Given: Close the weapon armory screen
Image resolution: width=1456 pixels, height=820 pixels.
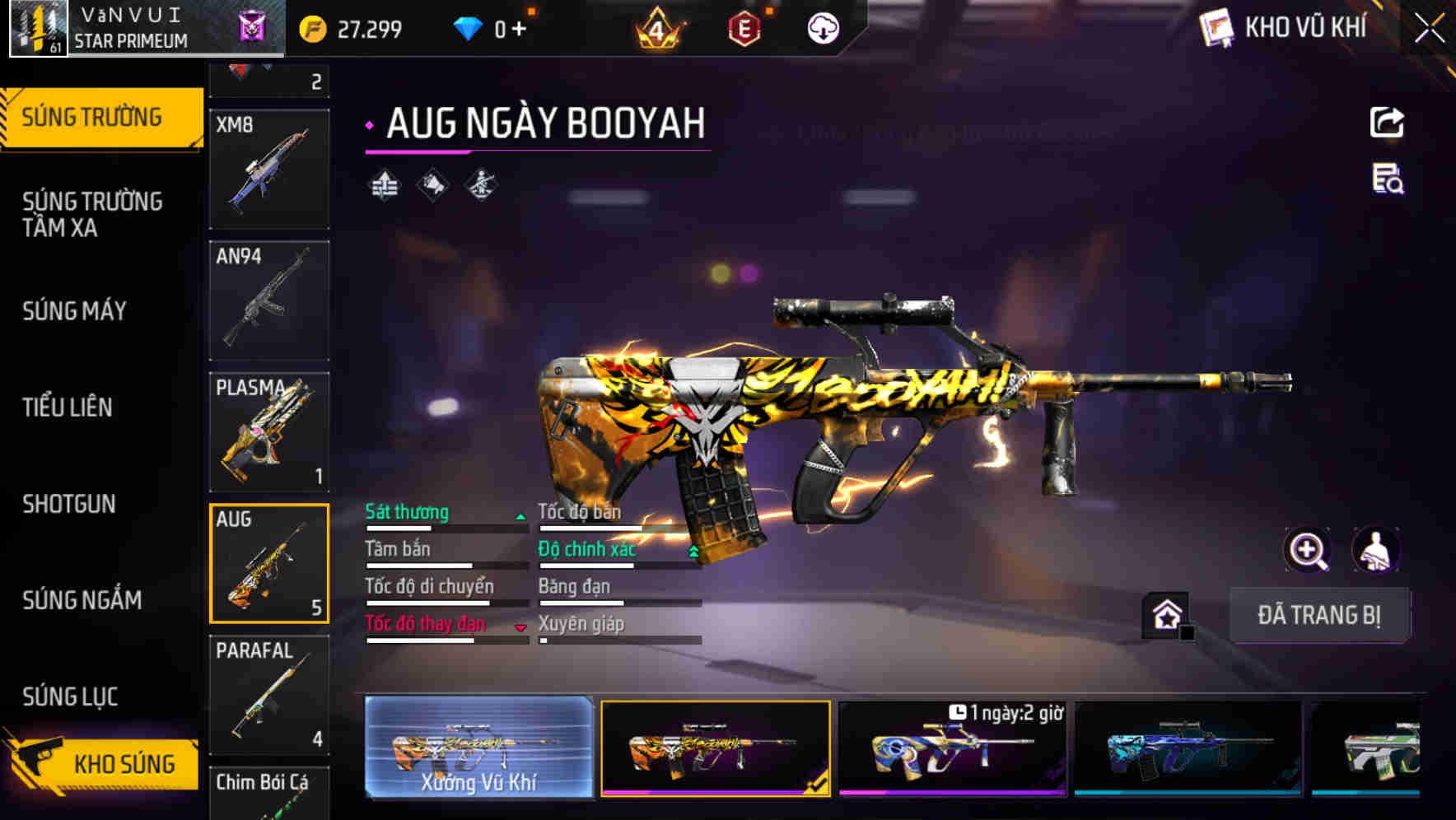Looking at the screenshot, I should tap(1430, 28).
